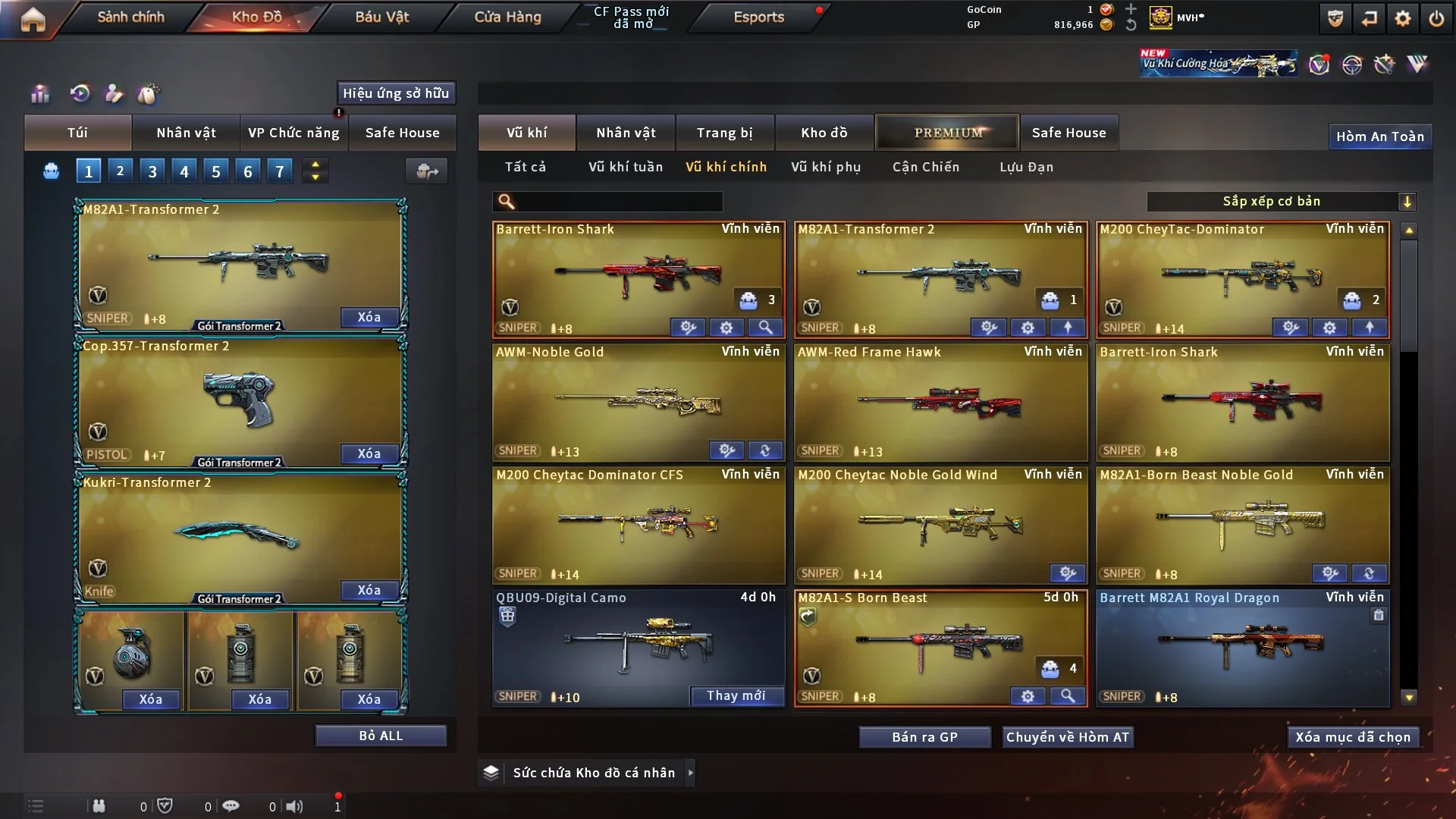Screen dimensions: 1456x819
Task: Open the Hòm An Toàn safe box
Action: pyautogui.click(x=1379, y=136)
